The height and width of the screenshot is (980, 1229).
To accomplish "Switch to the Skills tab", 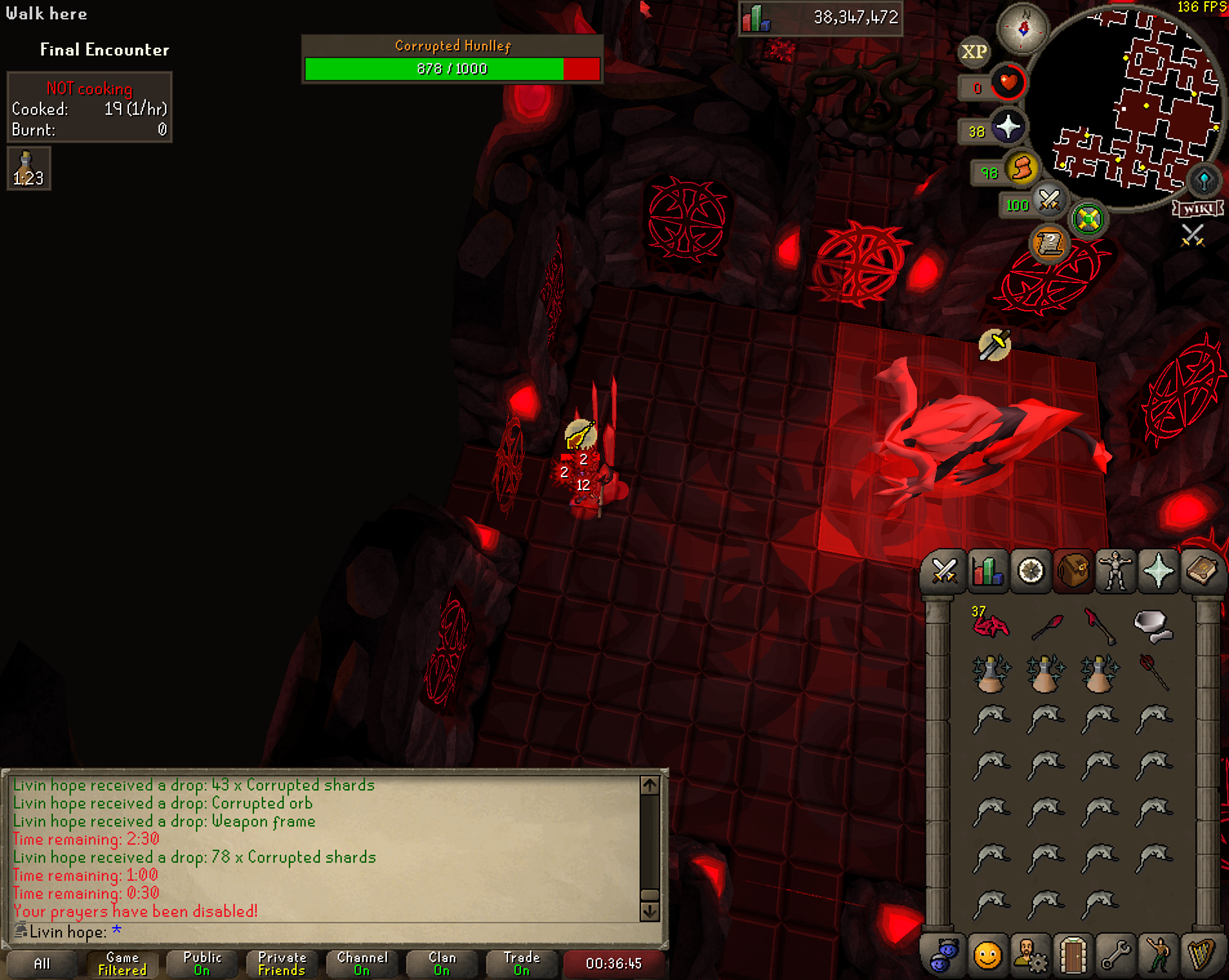I will 987,571.
